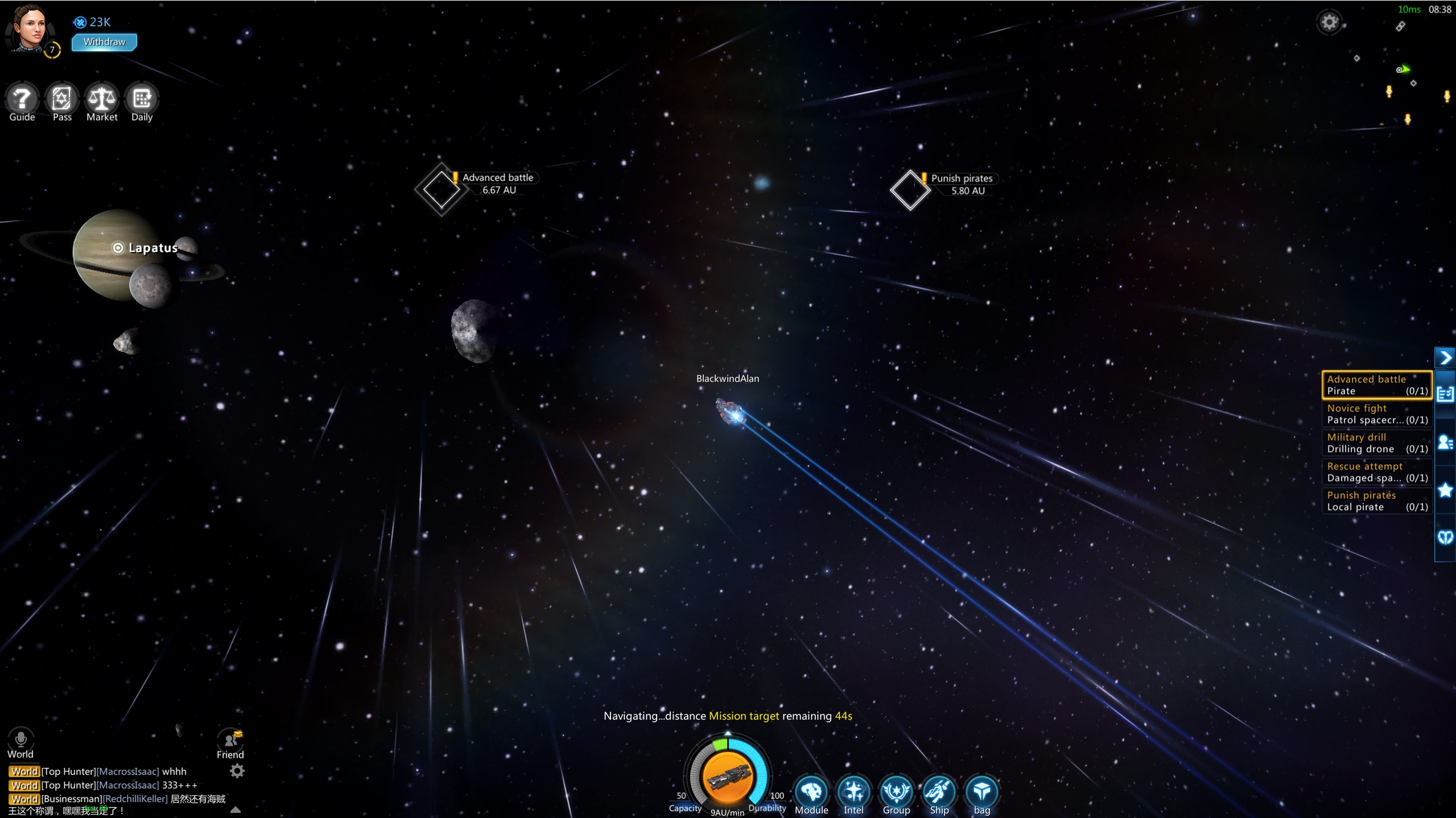Open the Ship menu
The height and width of the screenshot is (818, 1456).
(x=939, y=793)
